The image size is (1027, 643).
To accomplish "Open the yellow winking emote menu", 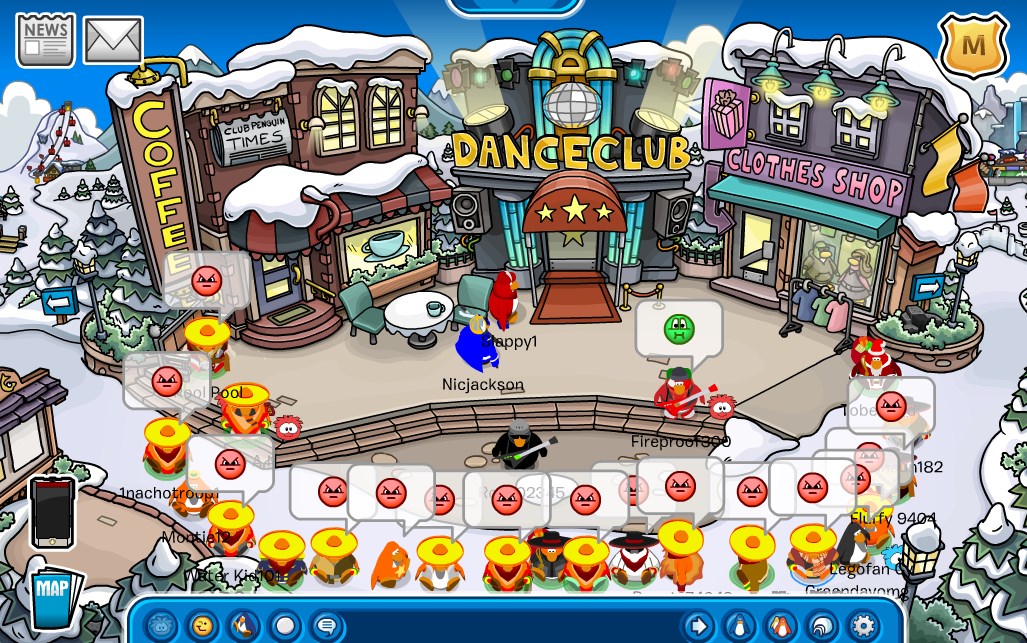I will (202, 627).
